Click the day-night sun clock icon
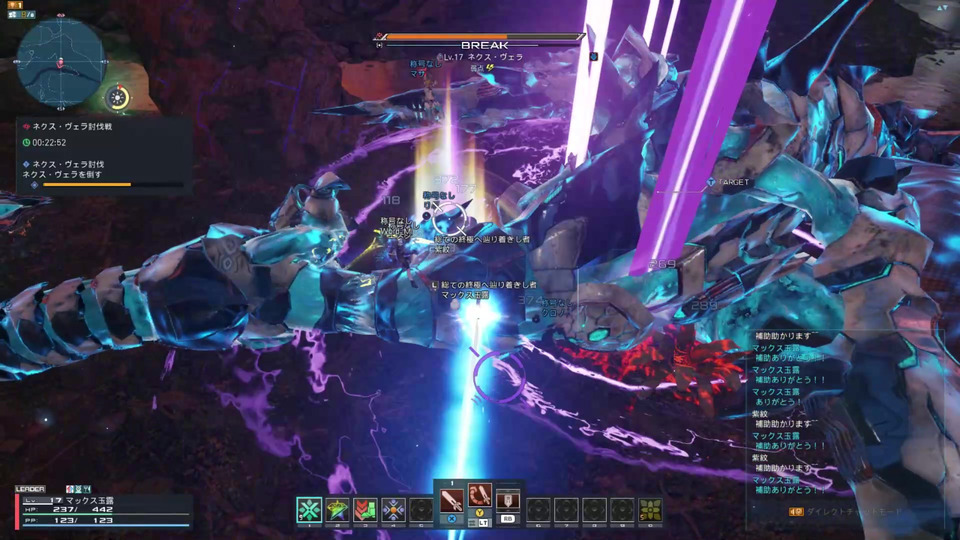The height and width of the screenshot is (540, 960). click(x=119, y=97)
